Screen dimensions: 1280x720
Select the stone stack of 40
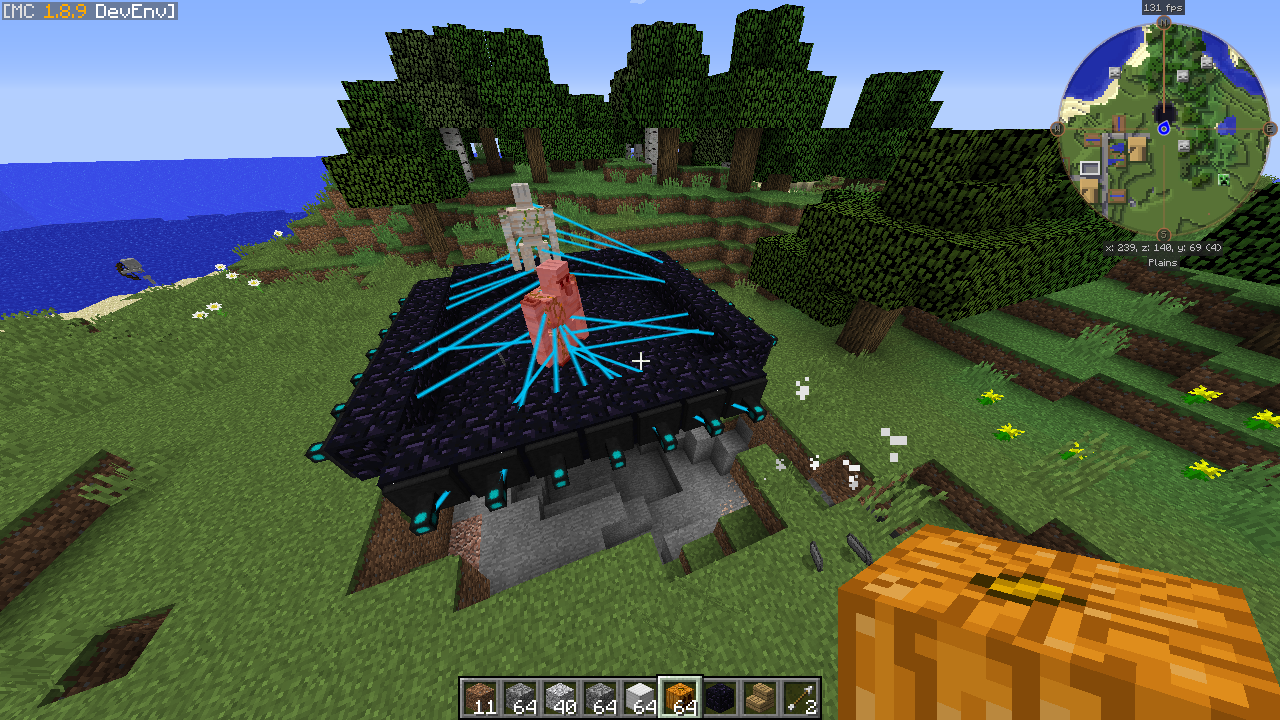point(560,697)
